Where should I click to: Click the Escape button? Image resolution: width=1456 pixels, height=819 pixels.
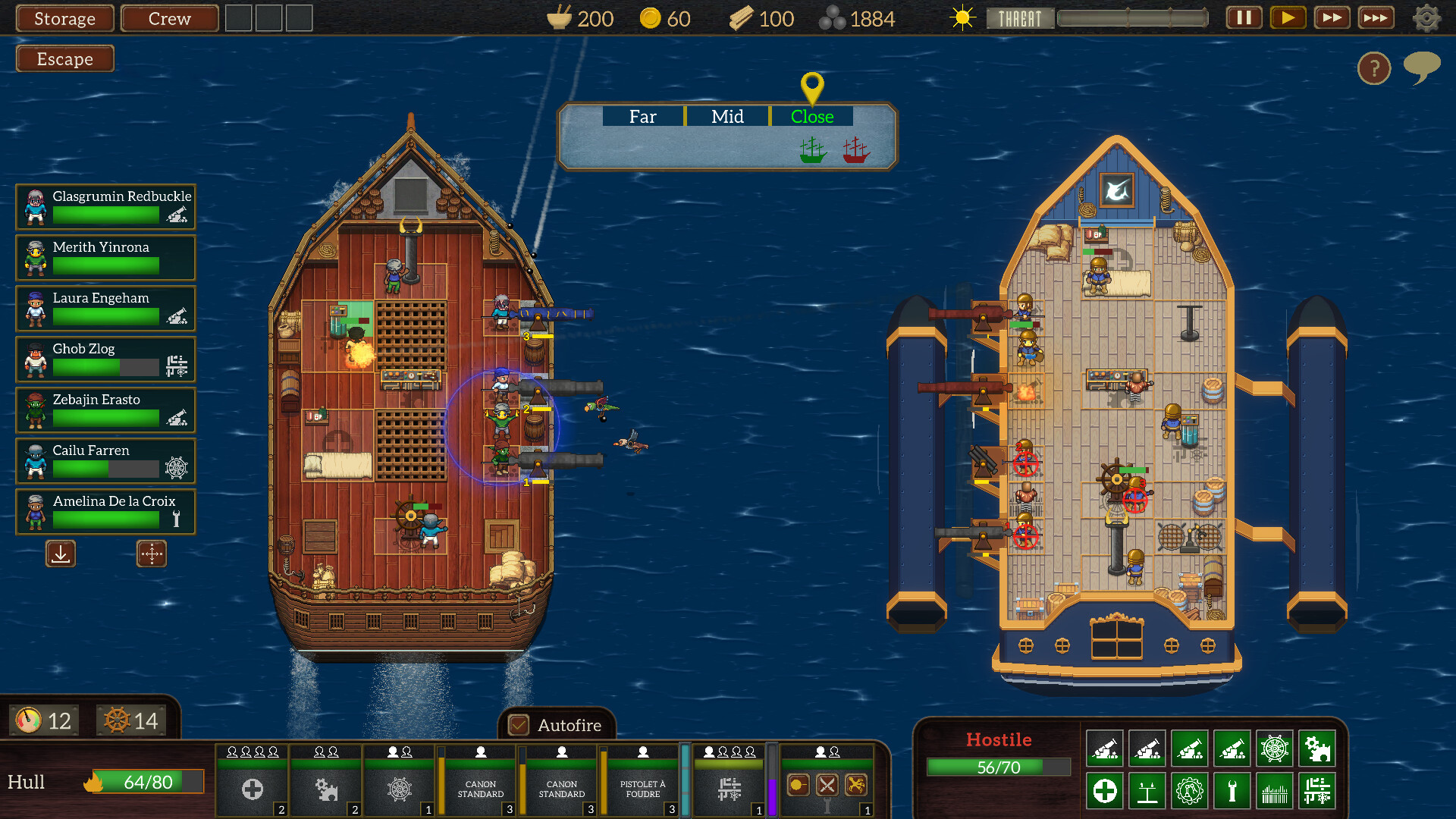(x=64, y=58)
